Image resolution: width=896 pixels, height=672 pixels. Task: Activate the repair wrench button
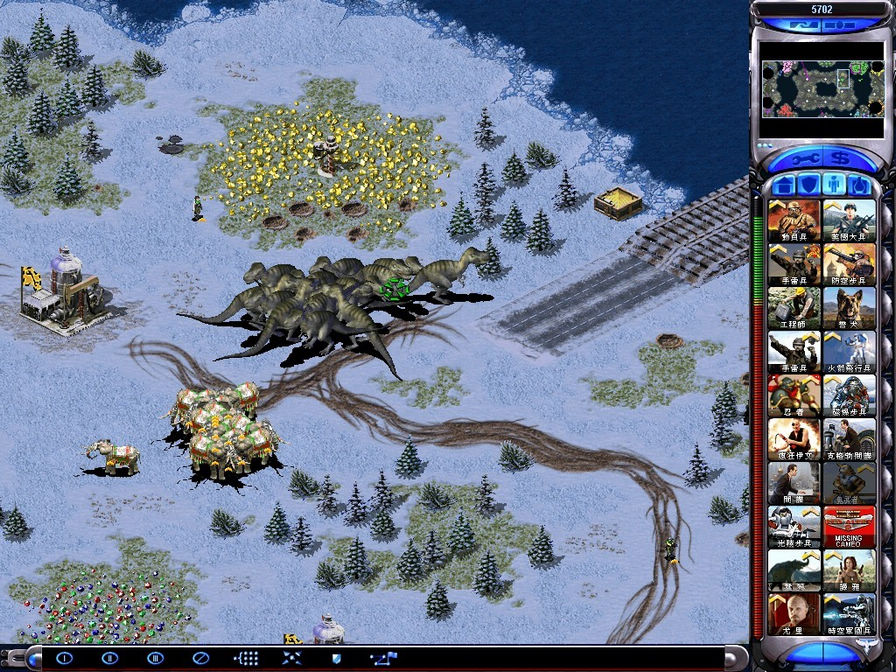803,159
